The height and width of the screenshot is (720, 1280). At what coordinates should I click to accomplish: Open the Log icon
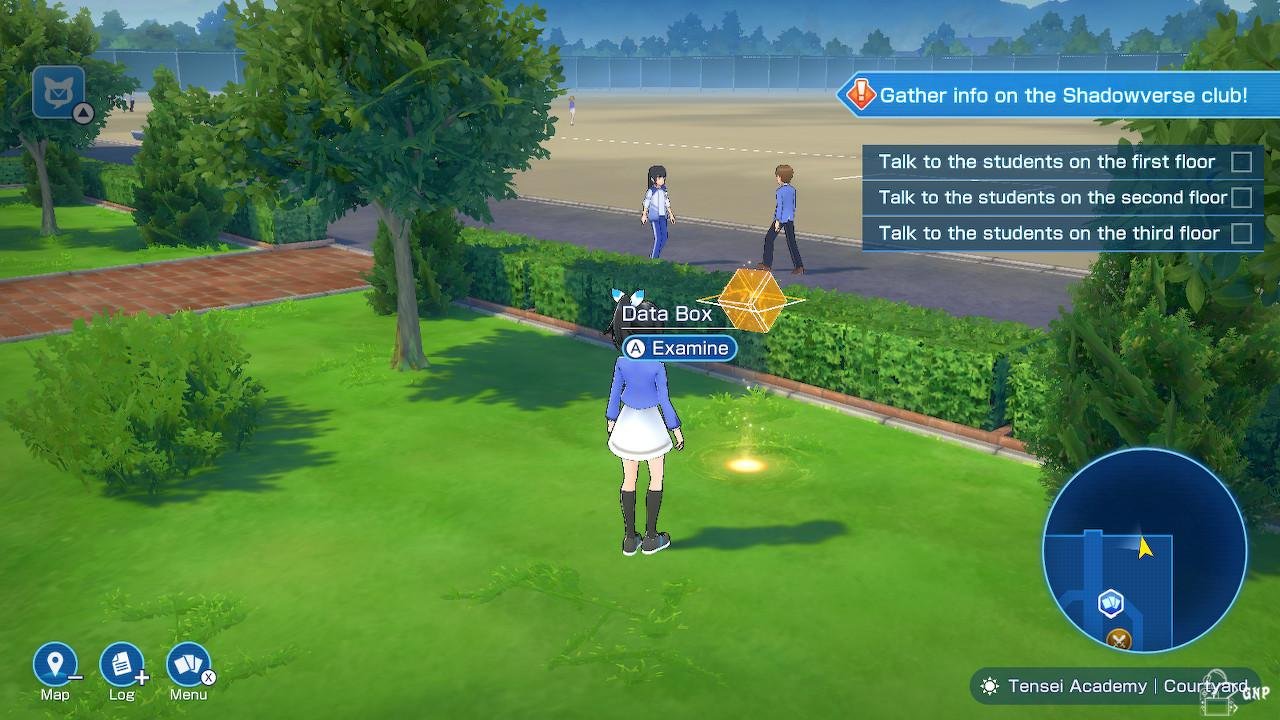(x=122, y=665)
